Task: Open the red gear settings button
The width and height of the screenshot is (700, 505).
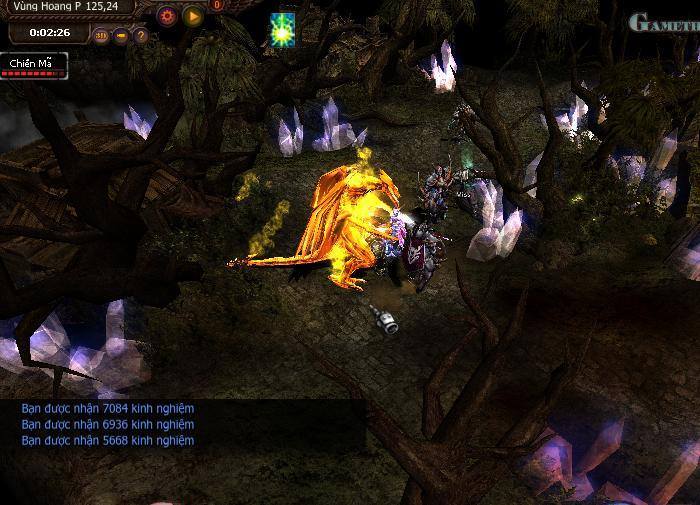Action: 167,16
